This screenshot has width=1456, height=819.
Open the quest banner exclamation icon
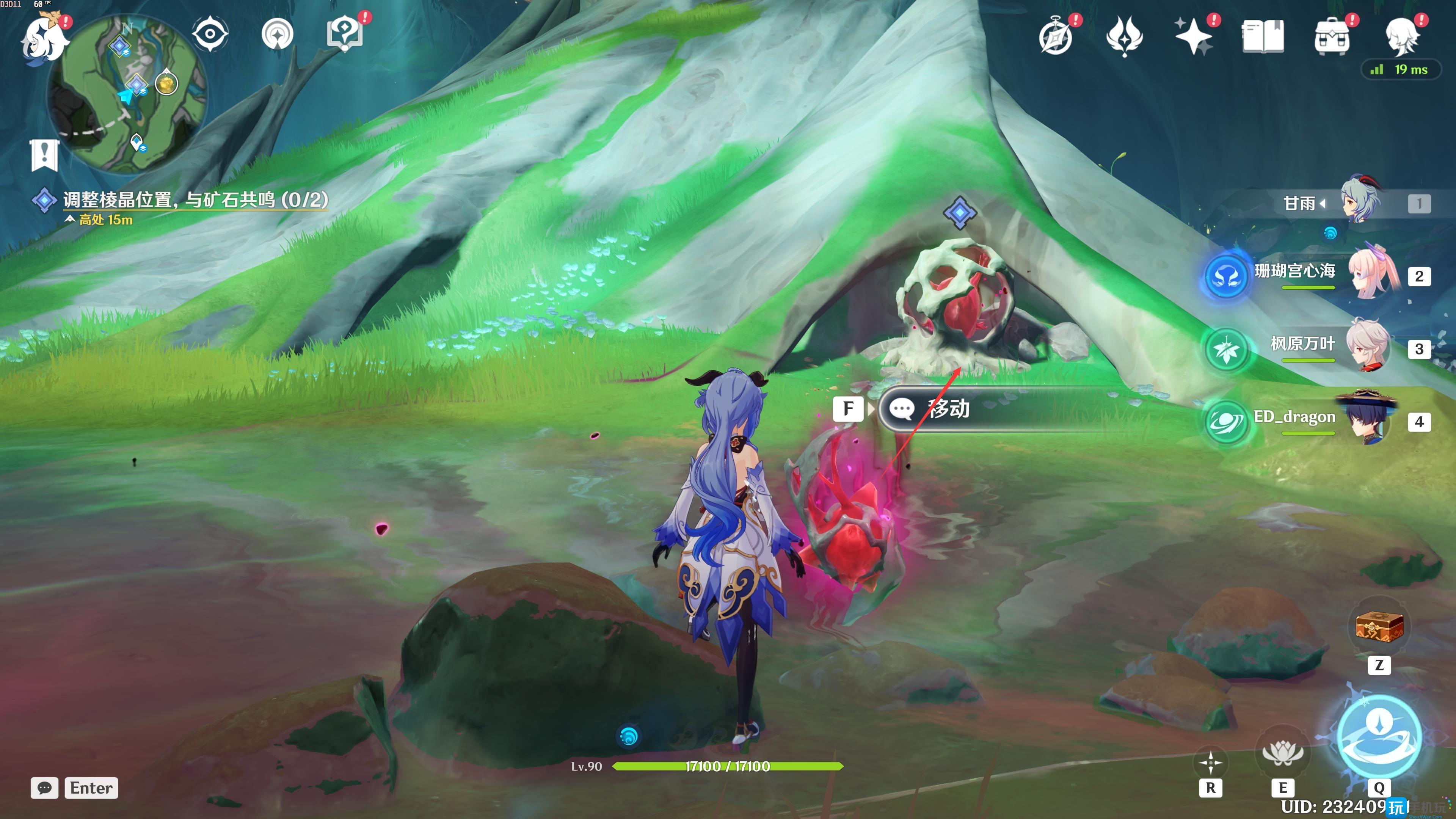45,154
